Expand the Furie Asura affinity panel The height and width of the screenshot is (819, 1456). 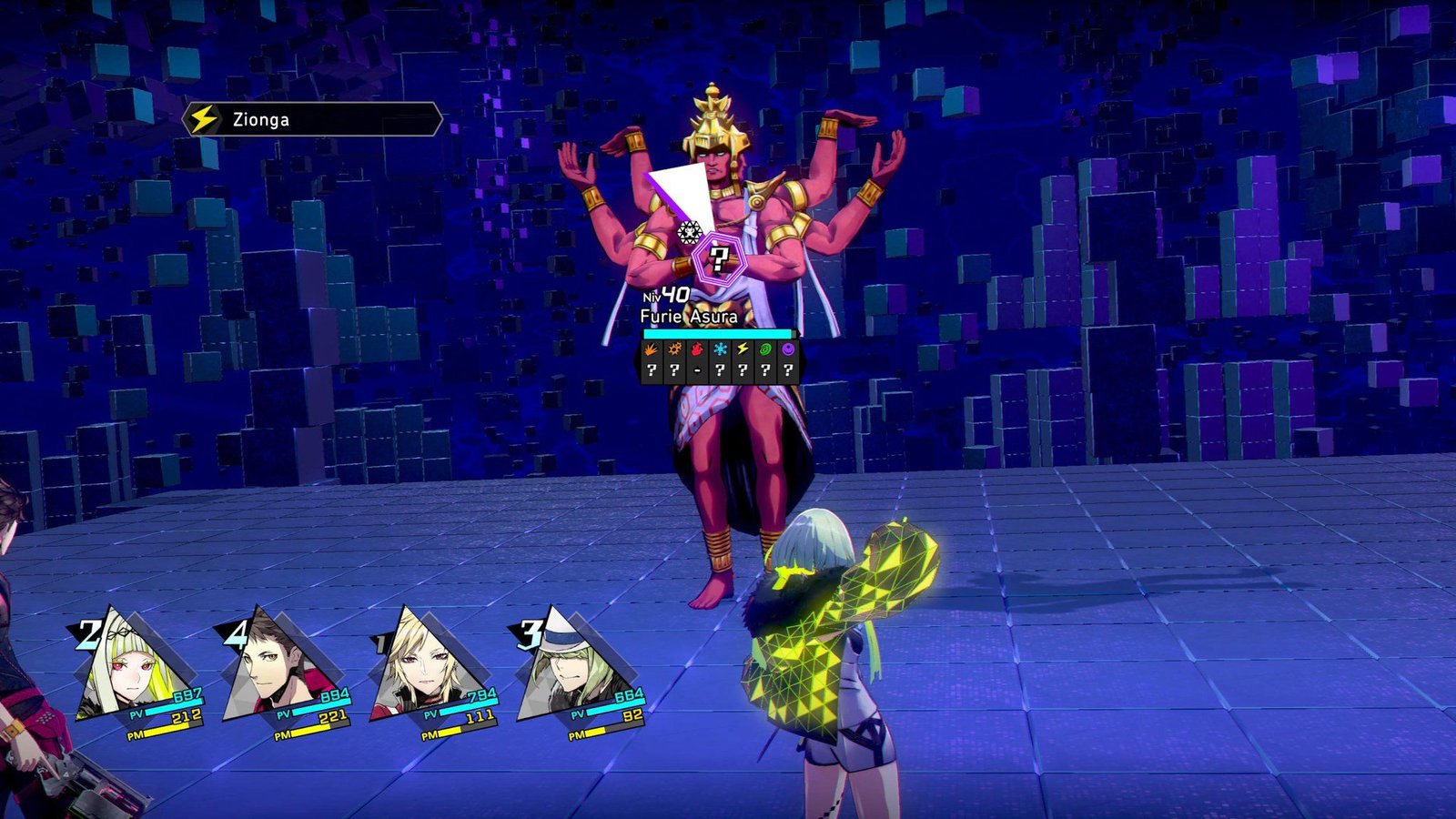719,359
